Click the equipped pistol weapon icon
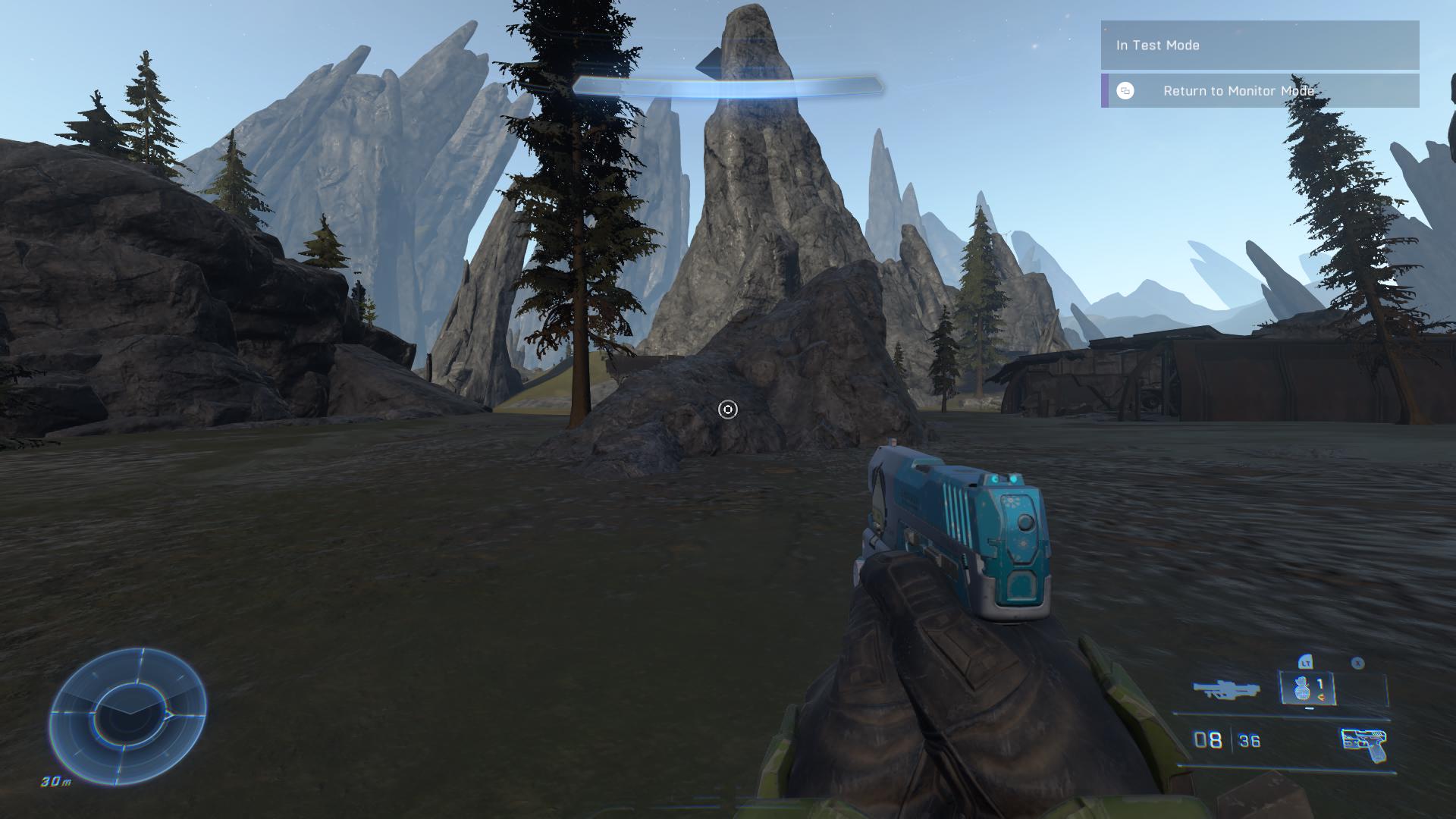This screenshot has height=819, width=1456. click(x=1363, y=744)
